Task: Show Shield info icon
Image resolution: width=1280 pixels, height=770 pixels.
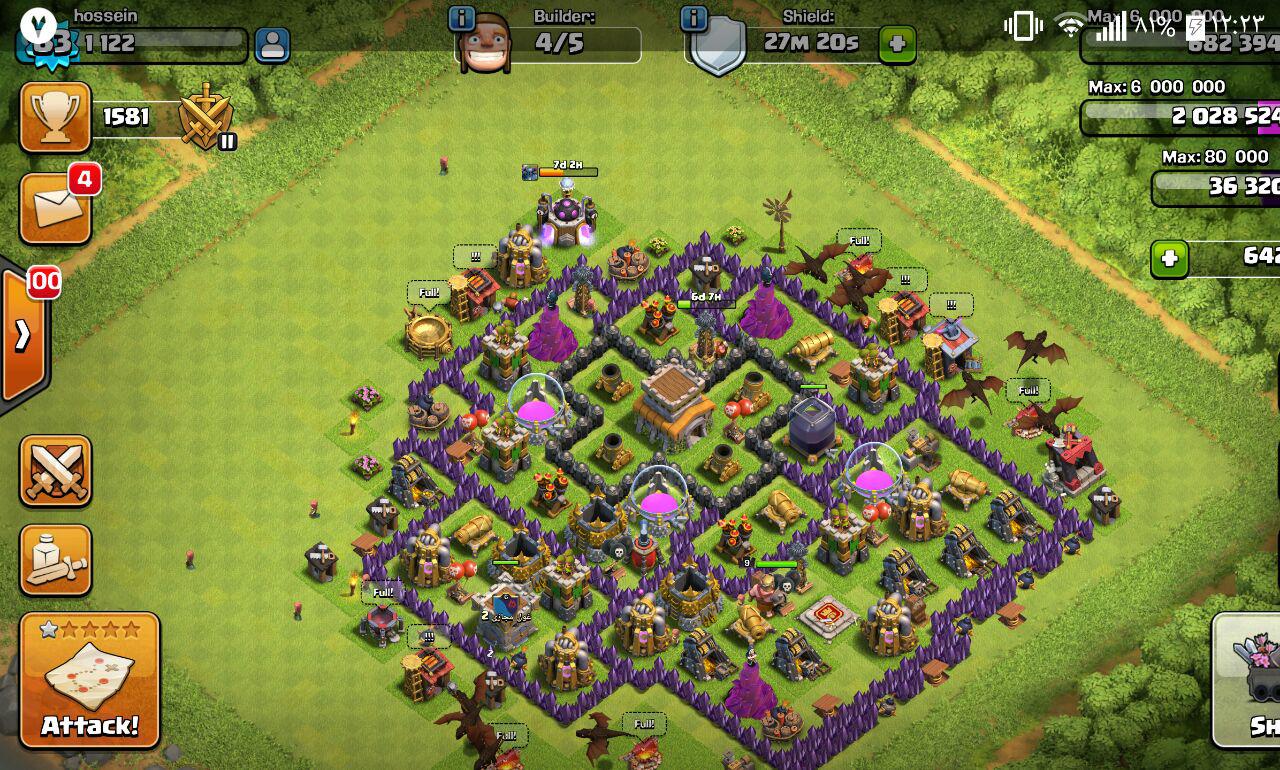Action: 693,18
